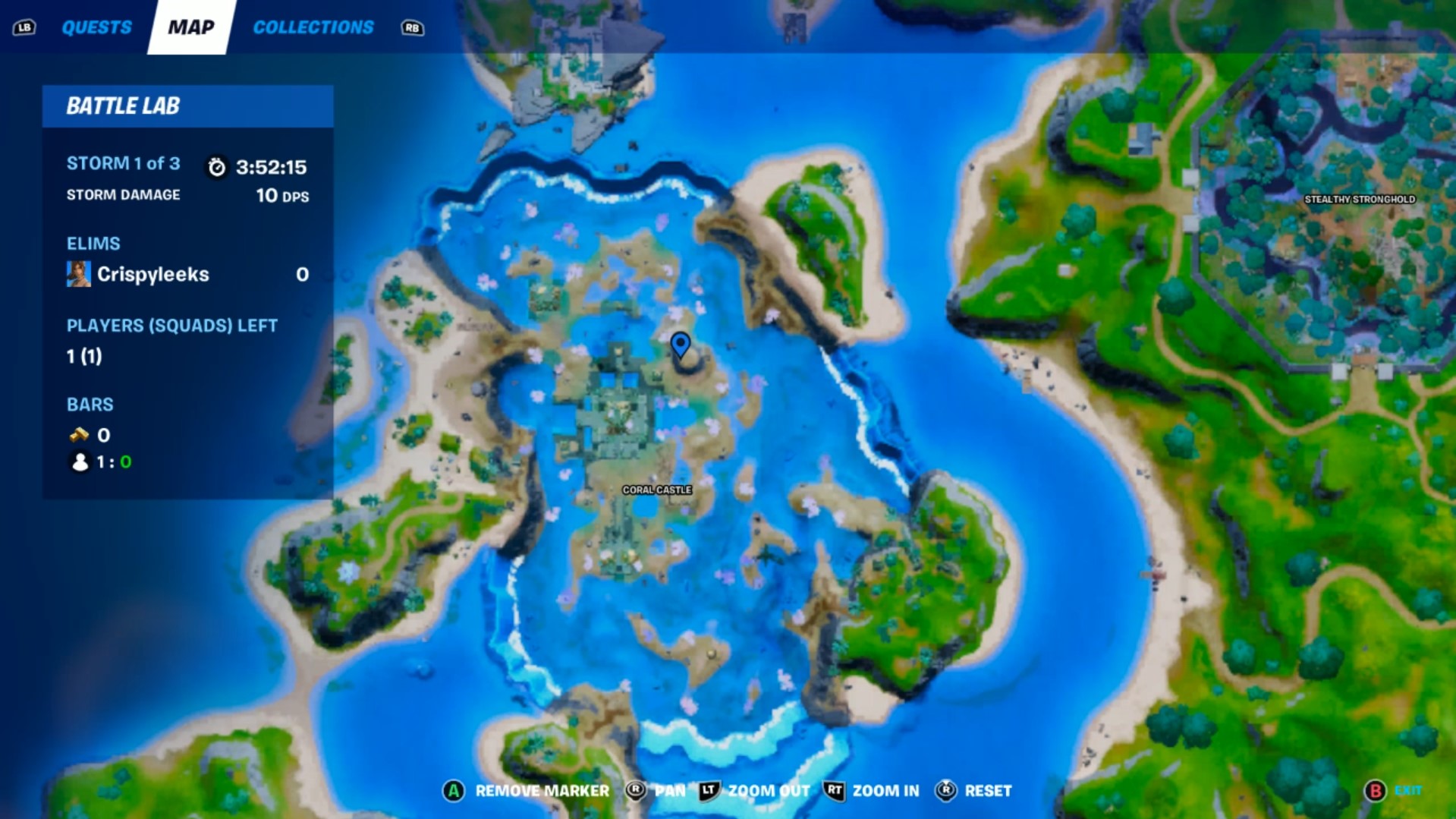Click the LB bumper icon next to Quests
The image size is (1456, 819).
coord(24,27)
